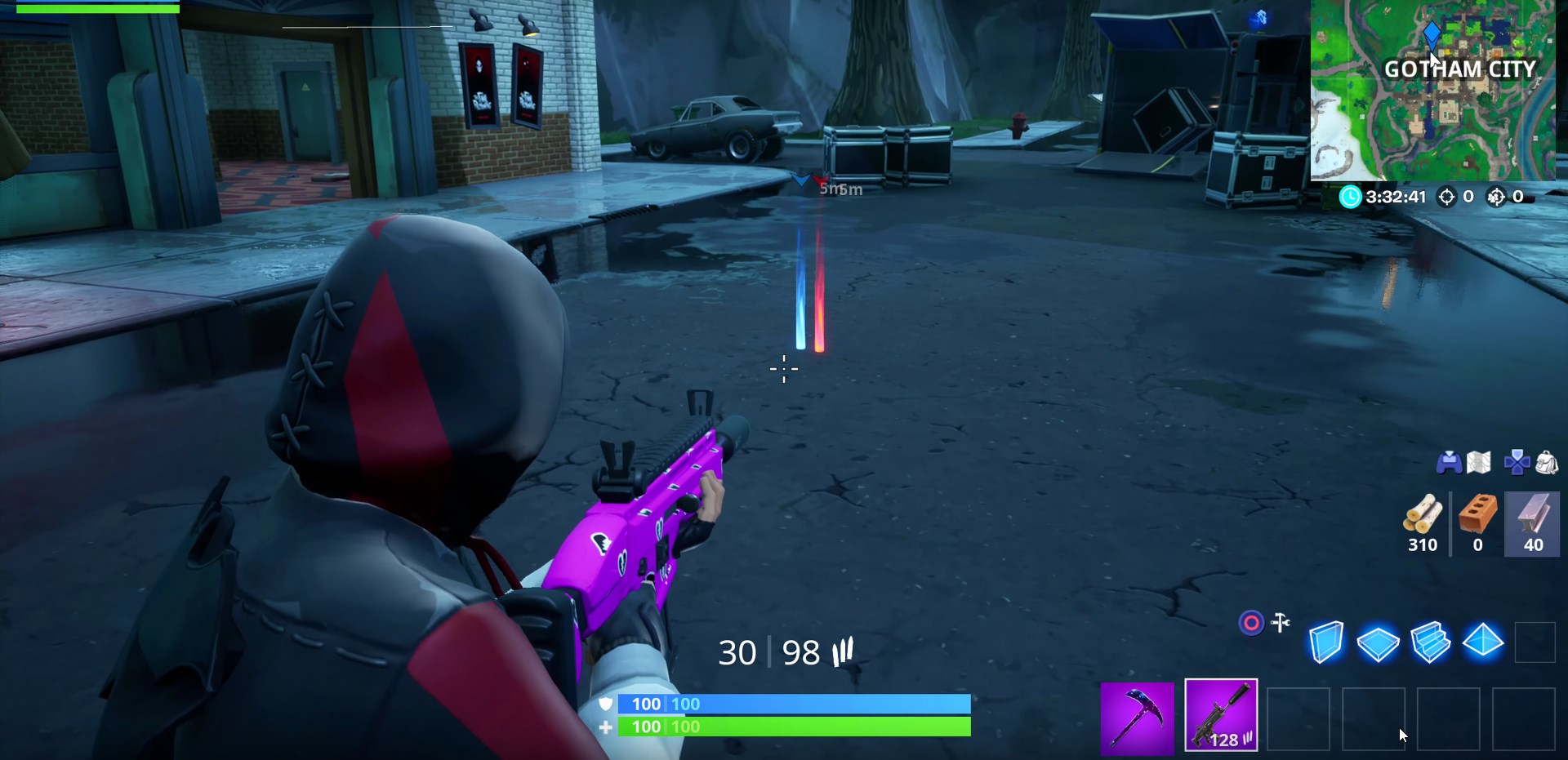Image resolution: width=1568 pixels, height=760 pixels.
Task: Expand the minimap to full map view
Action: coord(1439,94)
